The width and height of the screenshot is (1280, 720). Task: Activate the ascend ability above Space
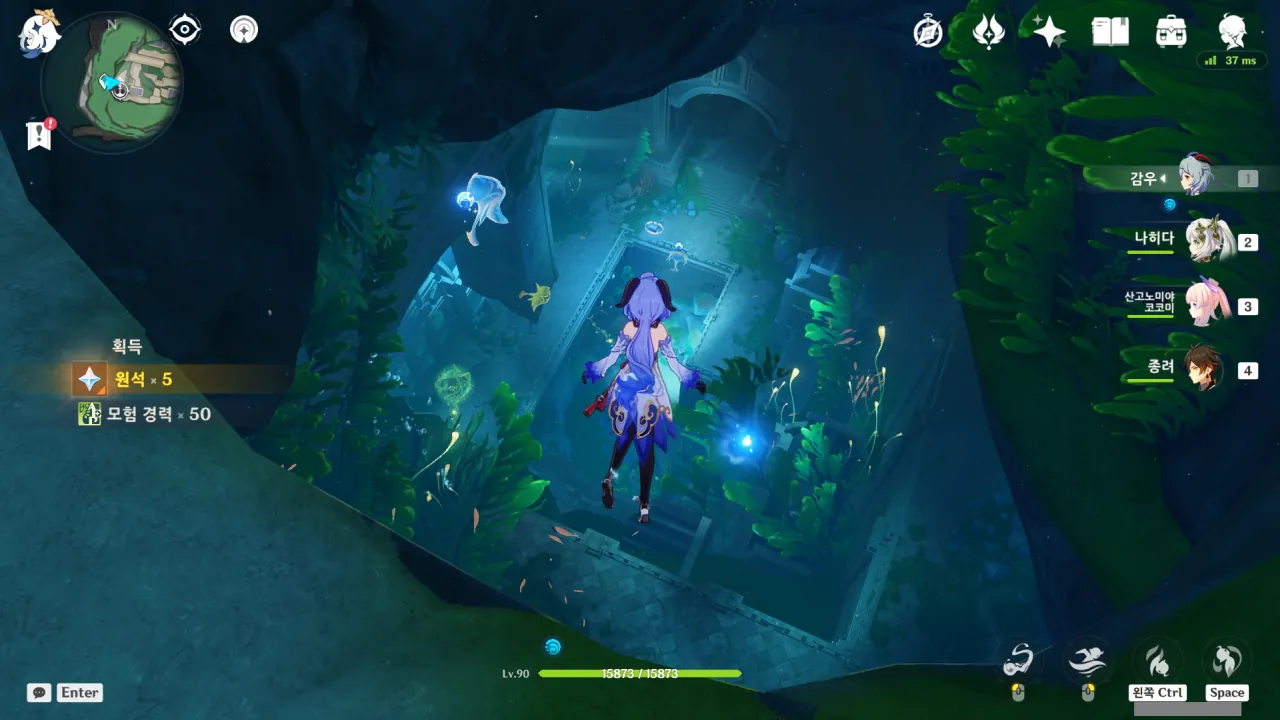pyautogui.click(x=1226, y=661)
